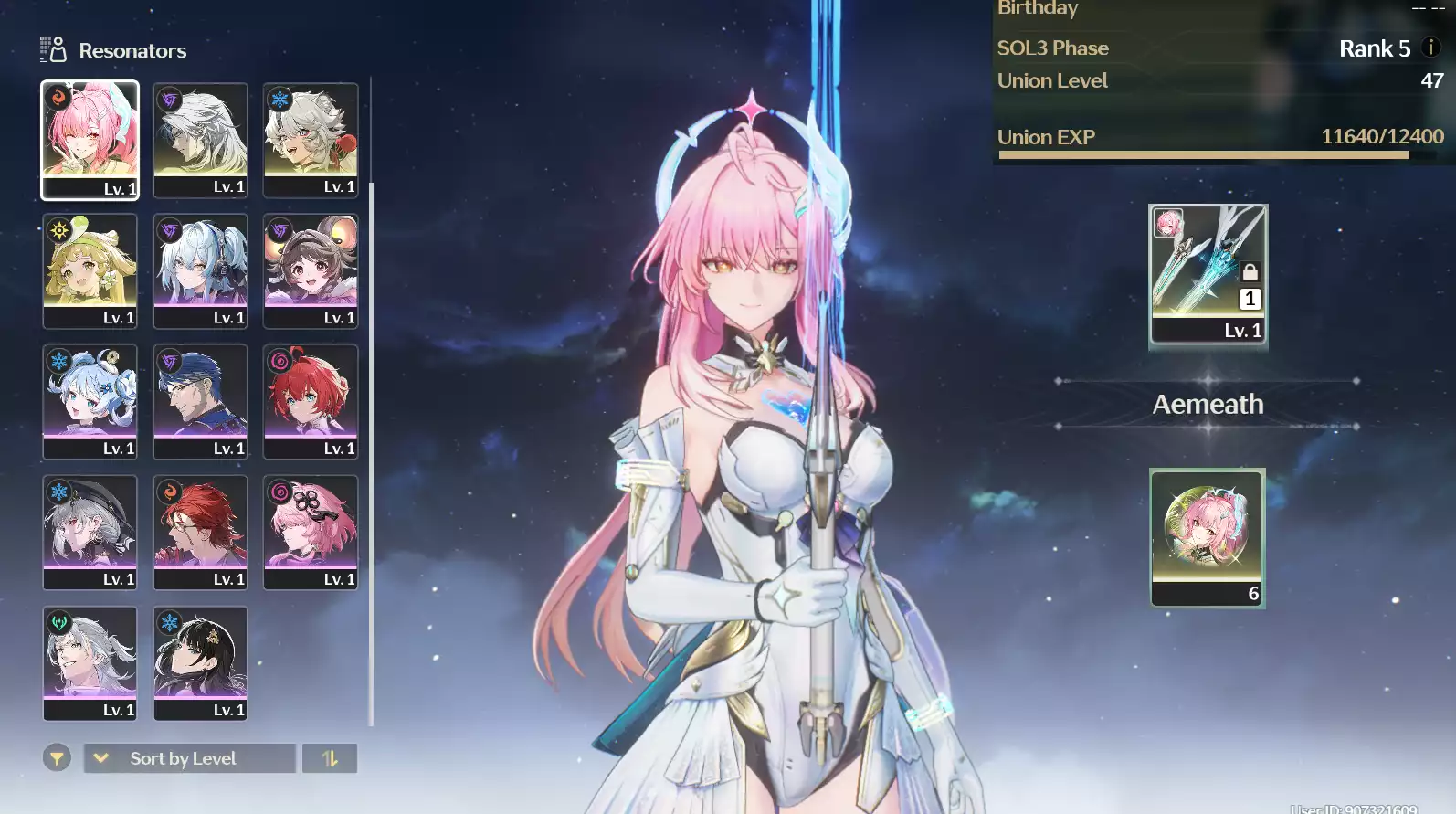Screen dimensions: 1456x814
Task: Select the pink-haired resonator with black flower clip
Action: tap(311, 532)
